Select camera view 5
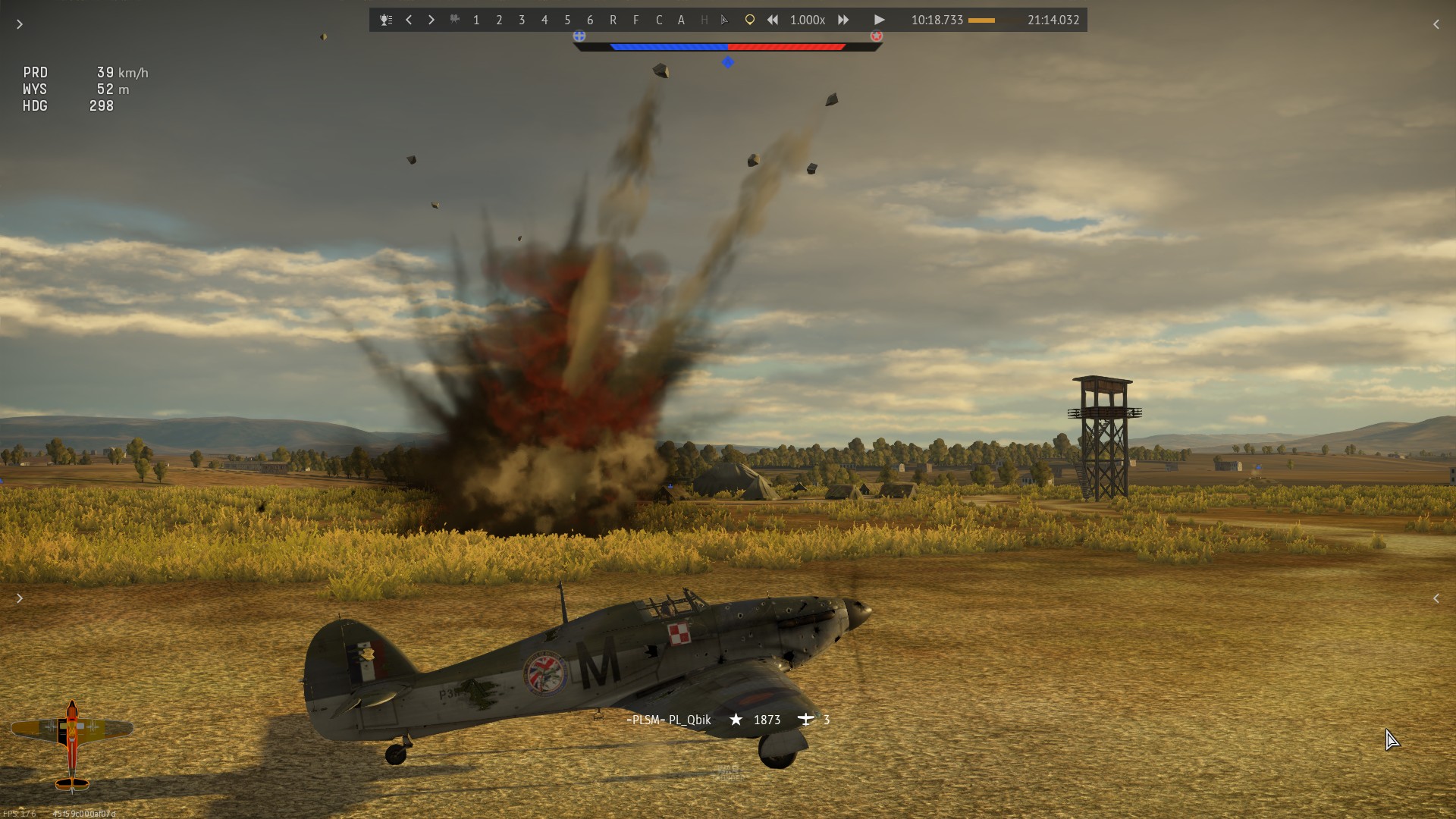The height and width of the screenshot is (819, 1456). 567,20
